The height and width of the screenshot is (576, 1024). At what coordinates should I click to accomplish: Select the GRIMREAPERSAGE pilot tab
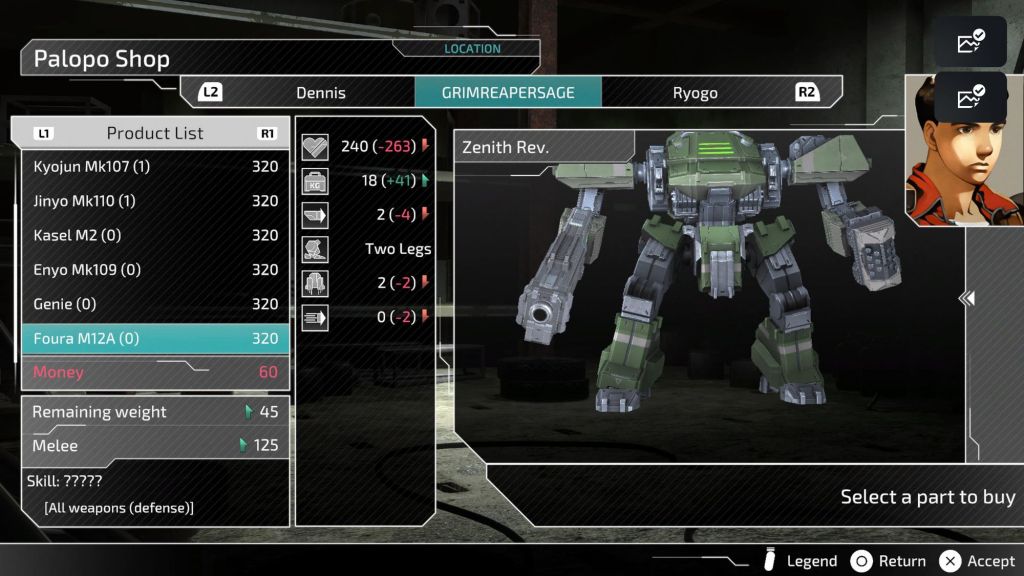pyautogui.click(x=508, y=93)
